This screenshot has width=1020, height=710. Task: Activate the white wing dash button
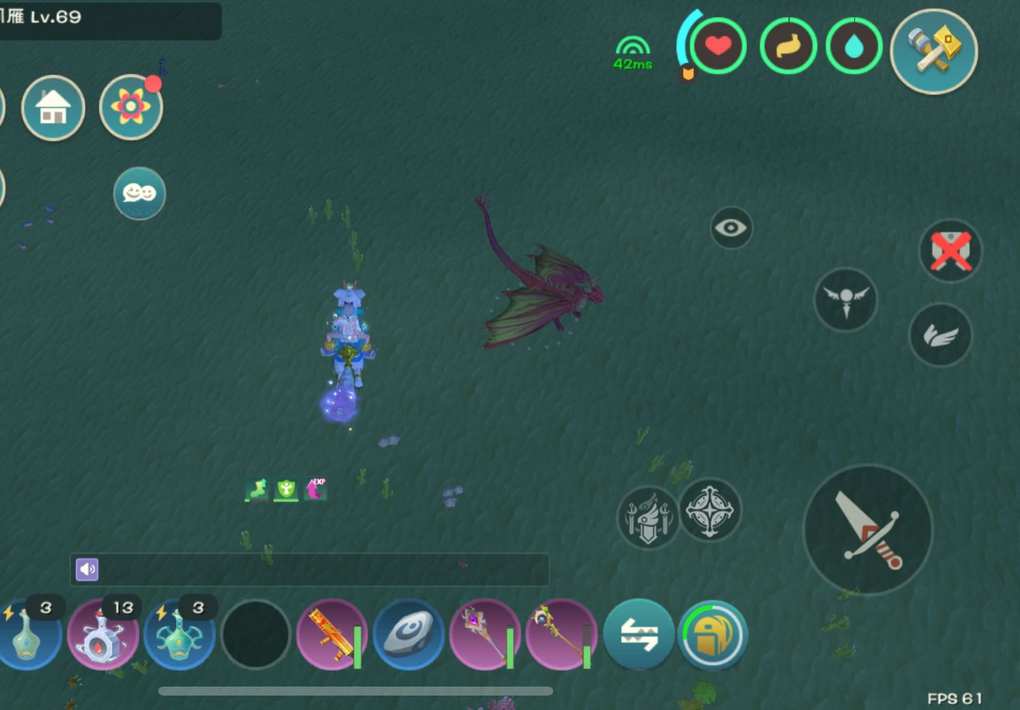(x=940, y=335)
